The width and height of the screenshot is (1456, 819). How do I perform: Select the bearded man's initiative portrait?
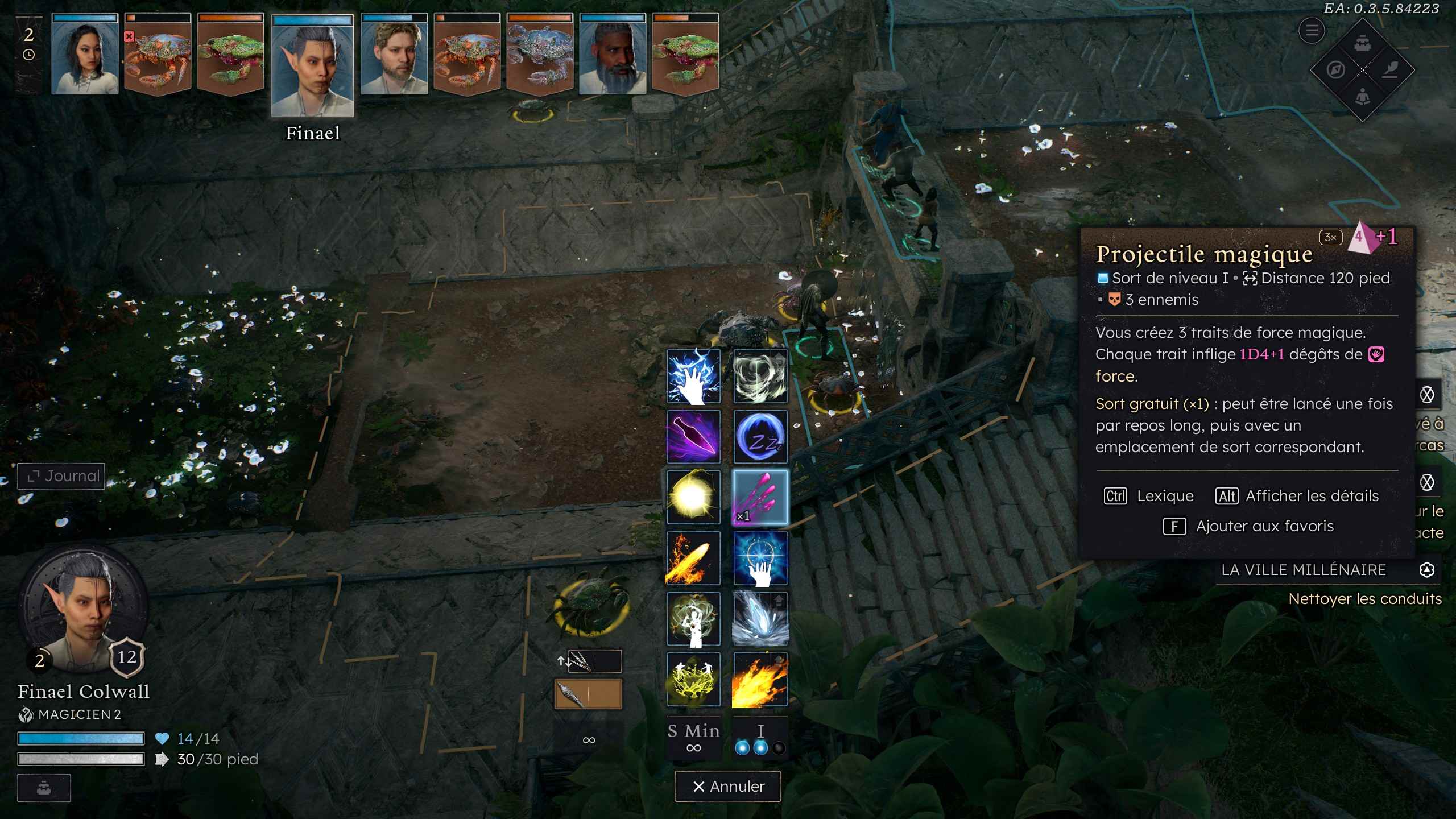(613, 55)
